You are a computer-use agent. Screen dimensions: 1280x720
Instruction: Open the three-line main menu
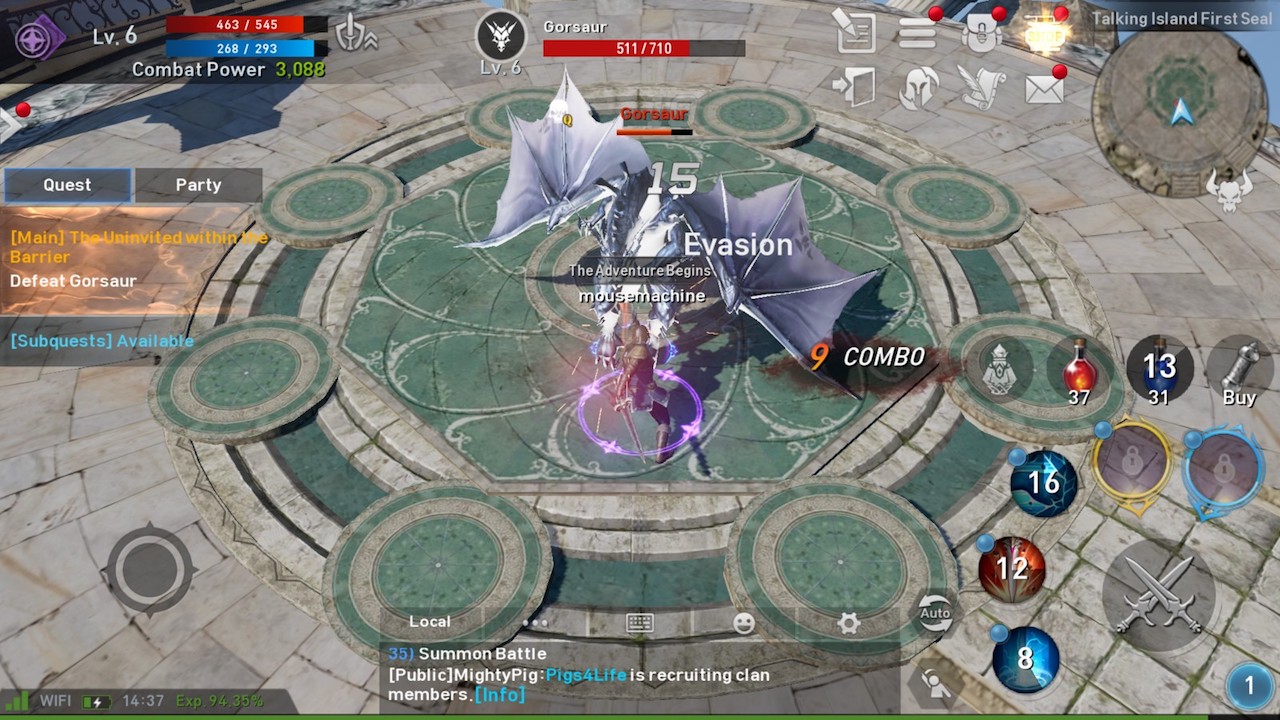pyautogui.click(x=917, y=32)
